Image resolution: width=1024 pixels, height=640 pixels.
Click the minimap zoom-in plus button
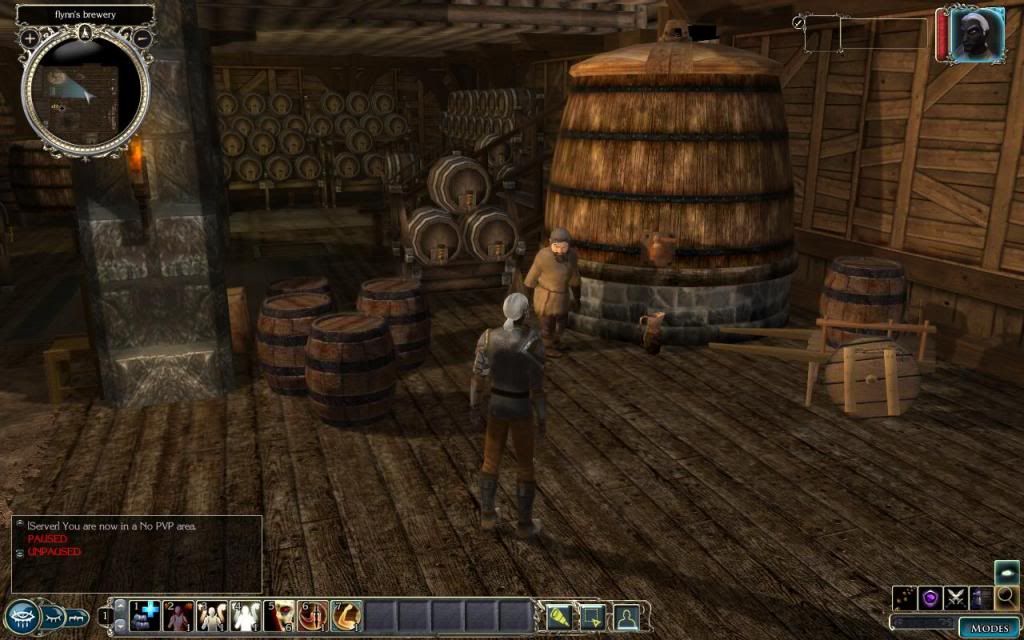[x=30, y=38]
